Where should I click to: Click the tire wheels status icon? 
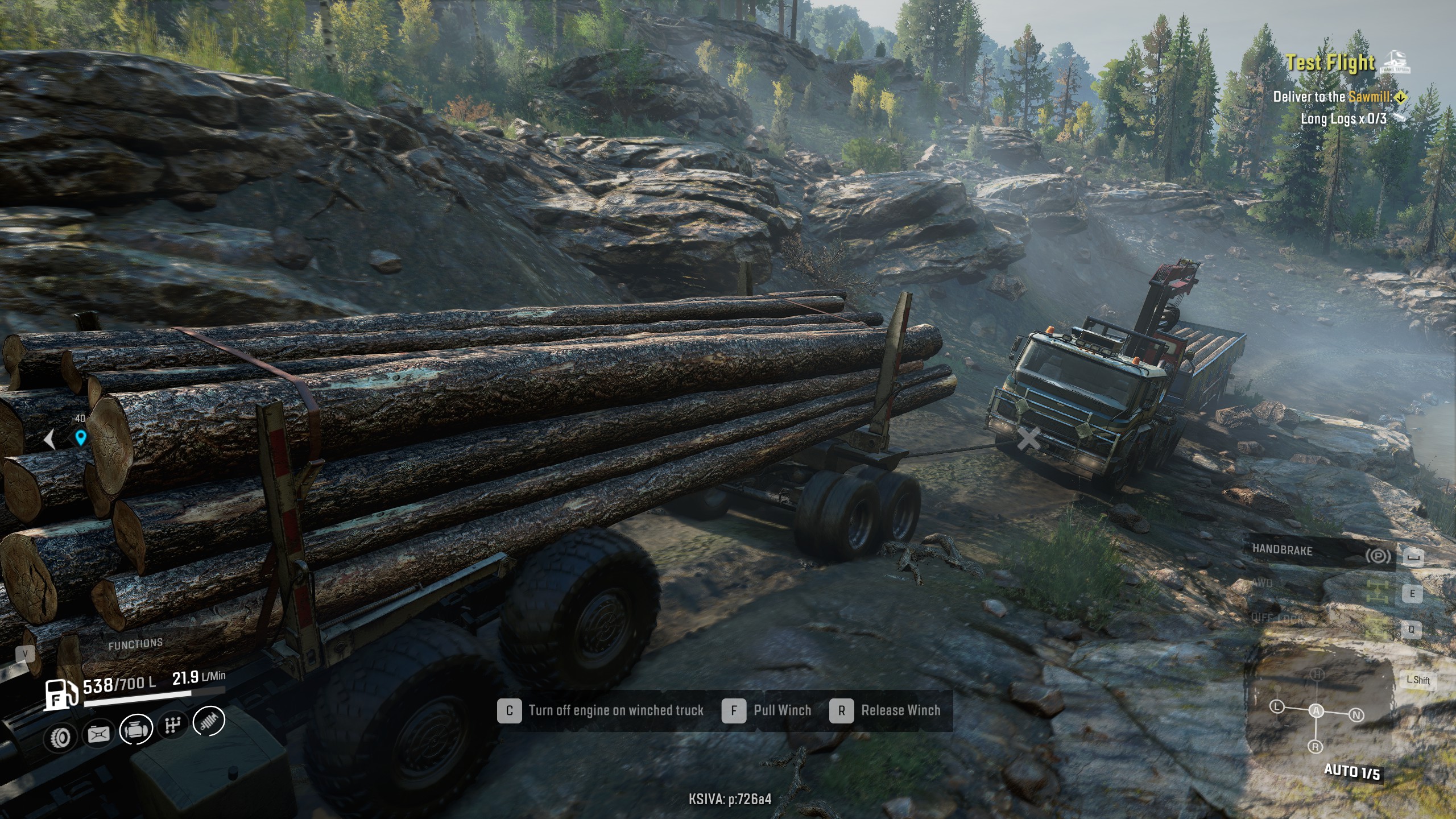pyautogui.click(x=60, y=737)
